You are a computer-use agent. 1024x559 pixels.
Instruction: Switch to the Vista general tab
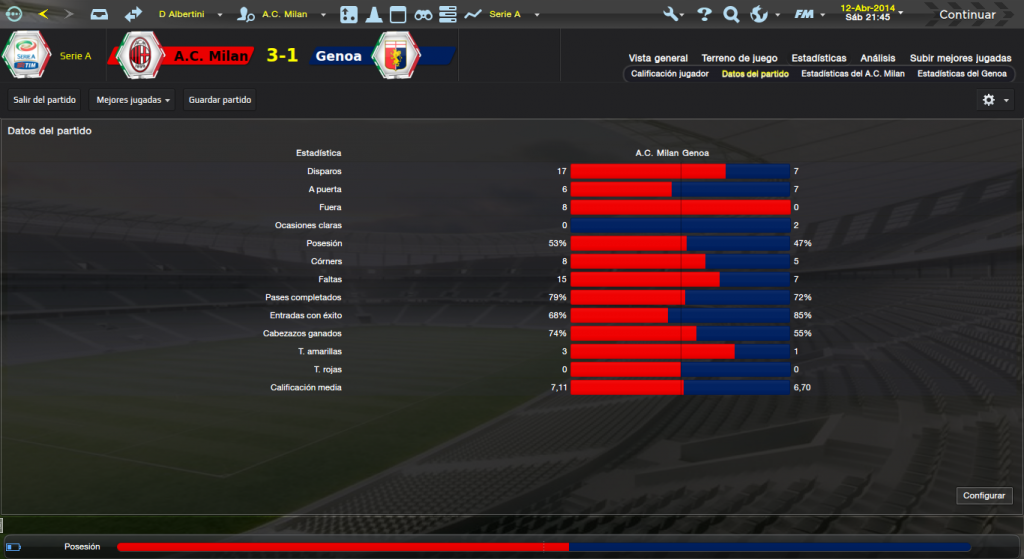click(658, 58)
